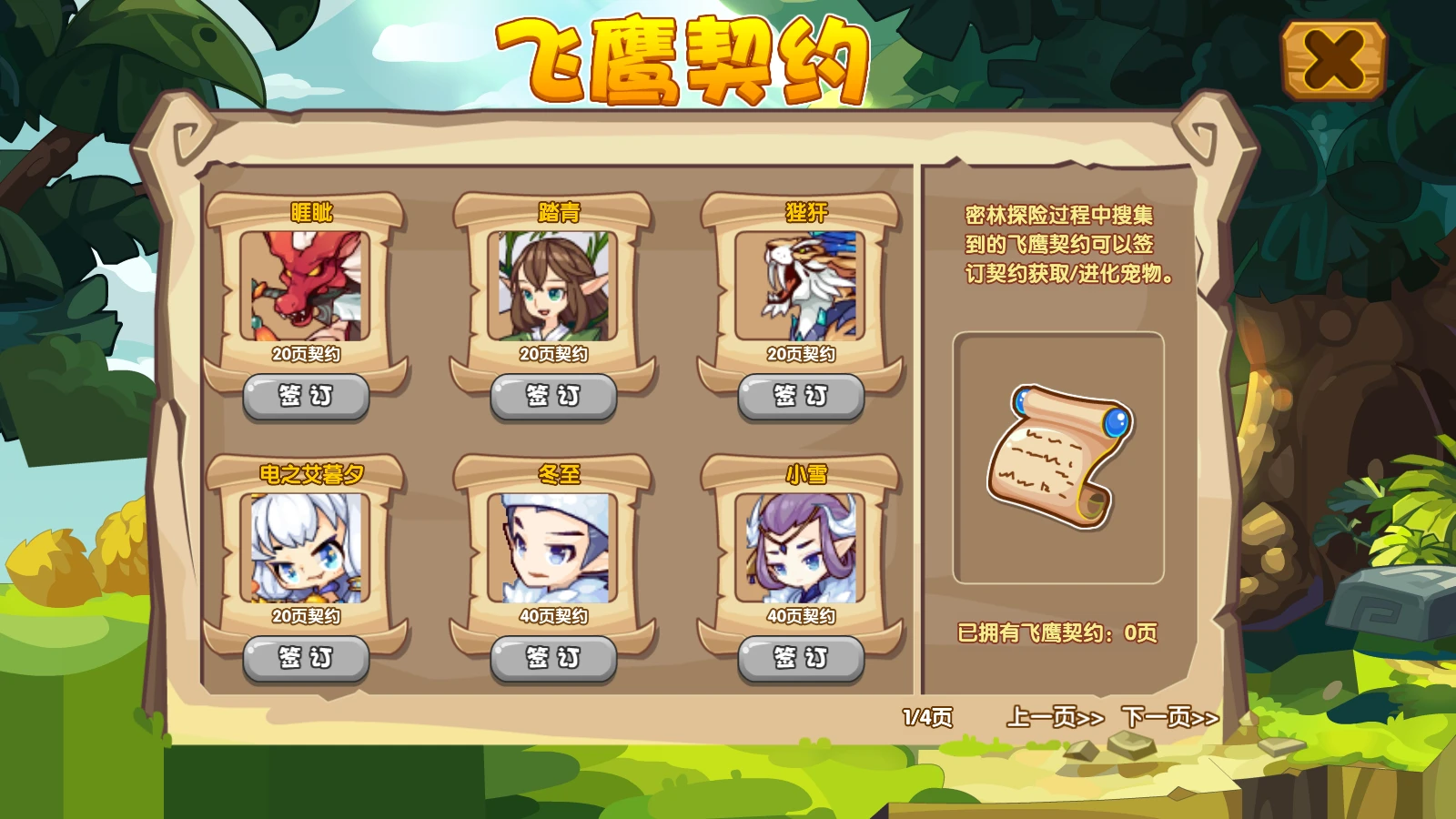Click the 20页契约 label under 狴犴
The height and width of the screenshot is (819, 1456).
(803, 355)
